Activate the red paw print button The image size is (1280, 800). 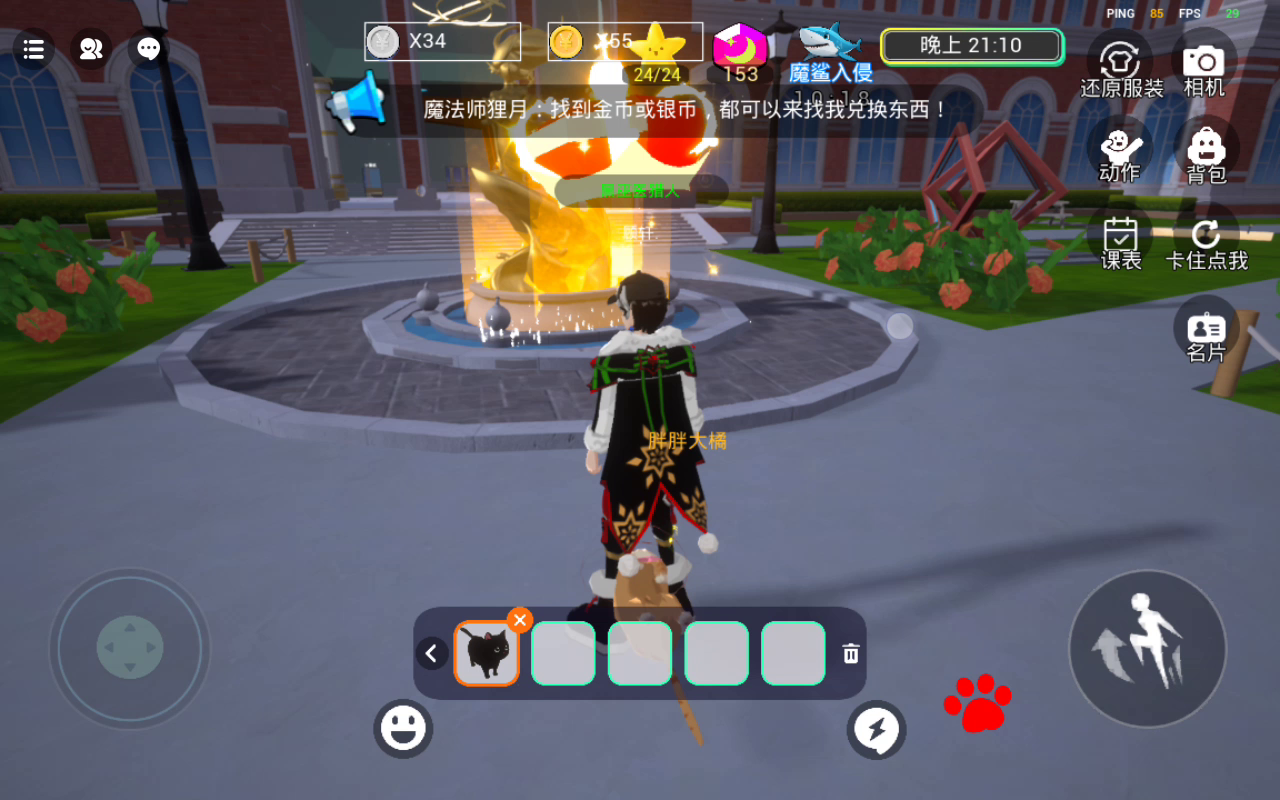(x=977, y=702)
